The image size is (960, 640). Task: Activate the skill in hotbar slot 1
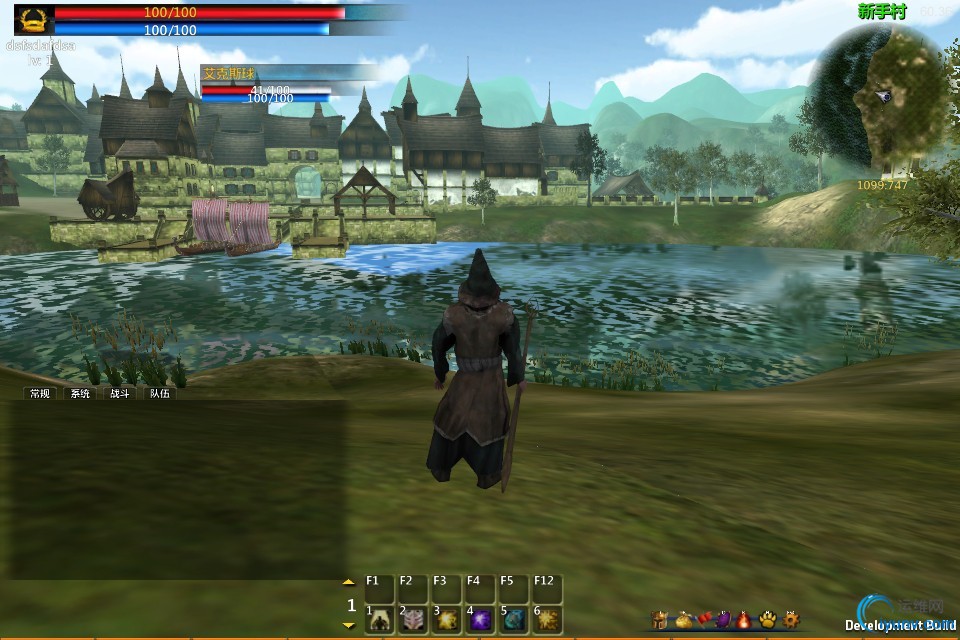click(x=381, y=620)
